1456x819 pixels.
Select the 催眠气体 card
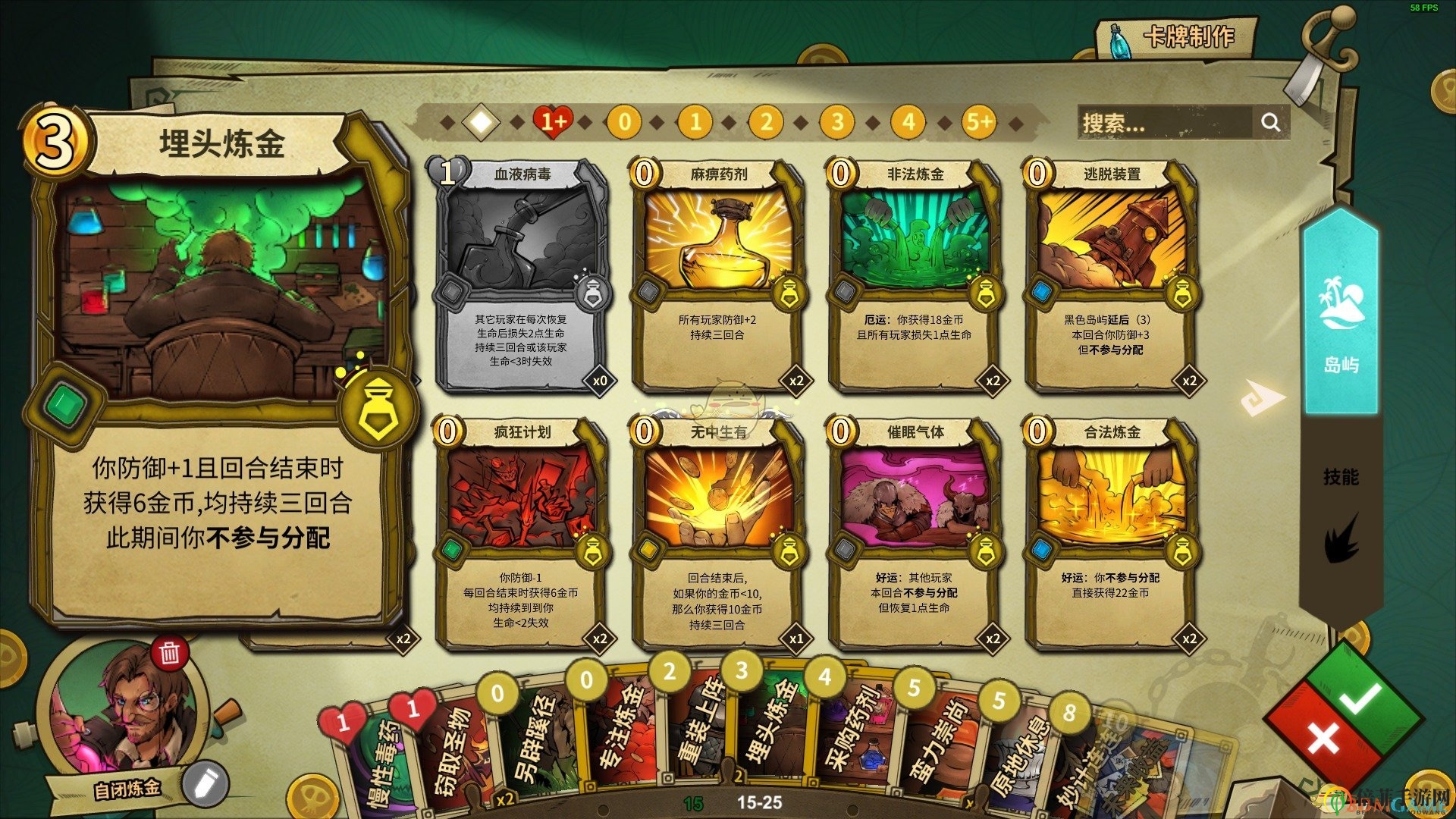click(x=915, y=532)
